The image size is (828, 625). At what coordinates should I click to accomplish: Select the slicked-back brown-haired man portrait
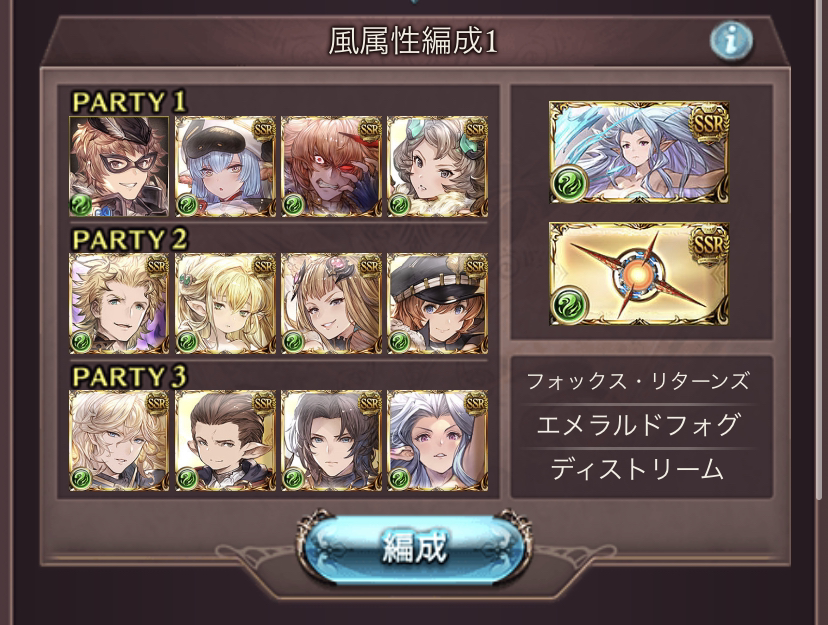click(x=225, y=440)
